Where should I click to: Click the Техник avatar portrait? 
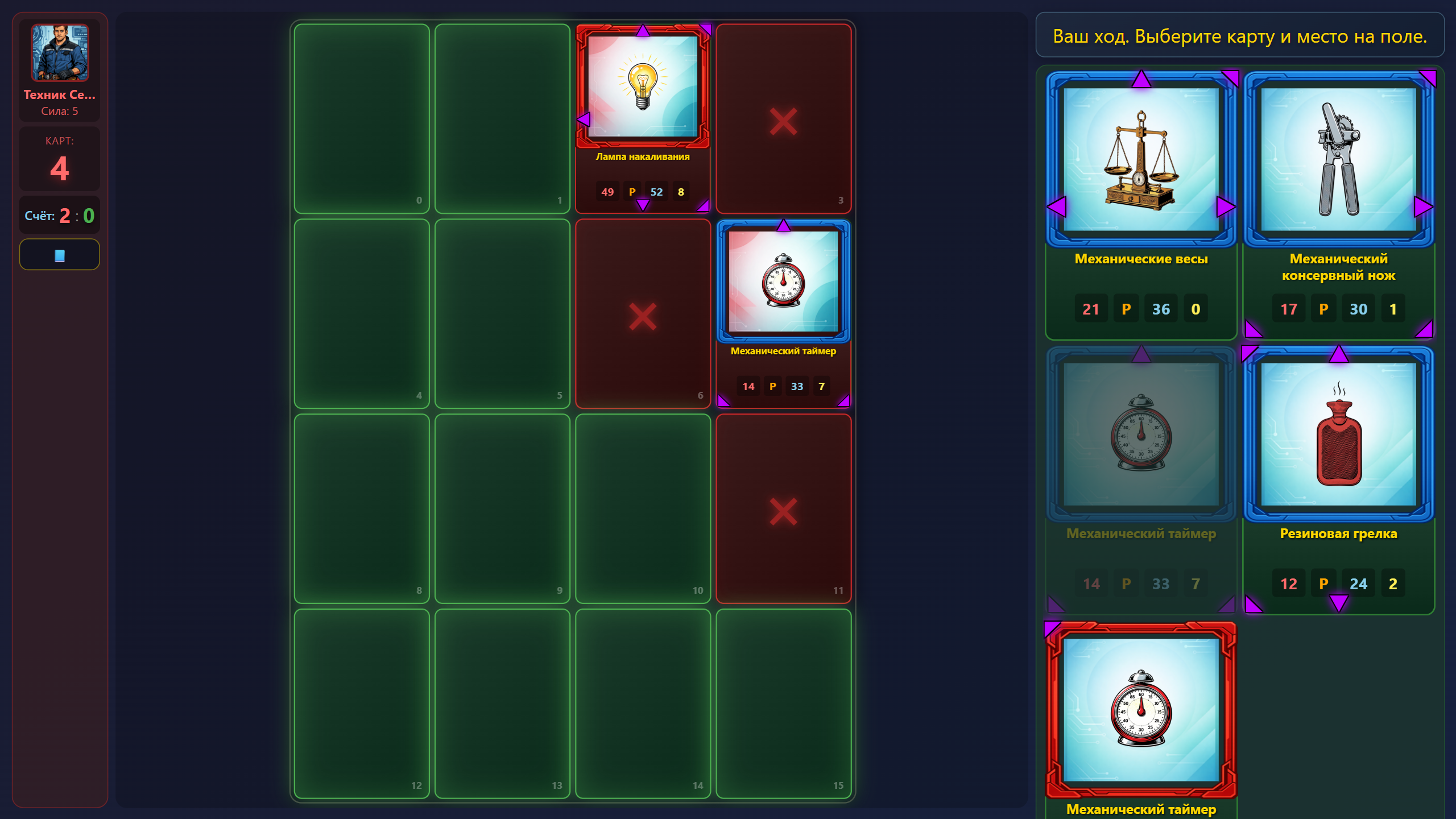(x=59, y=52)
